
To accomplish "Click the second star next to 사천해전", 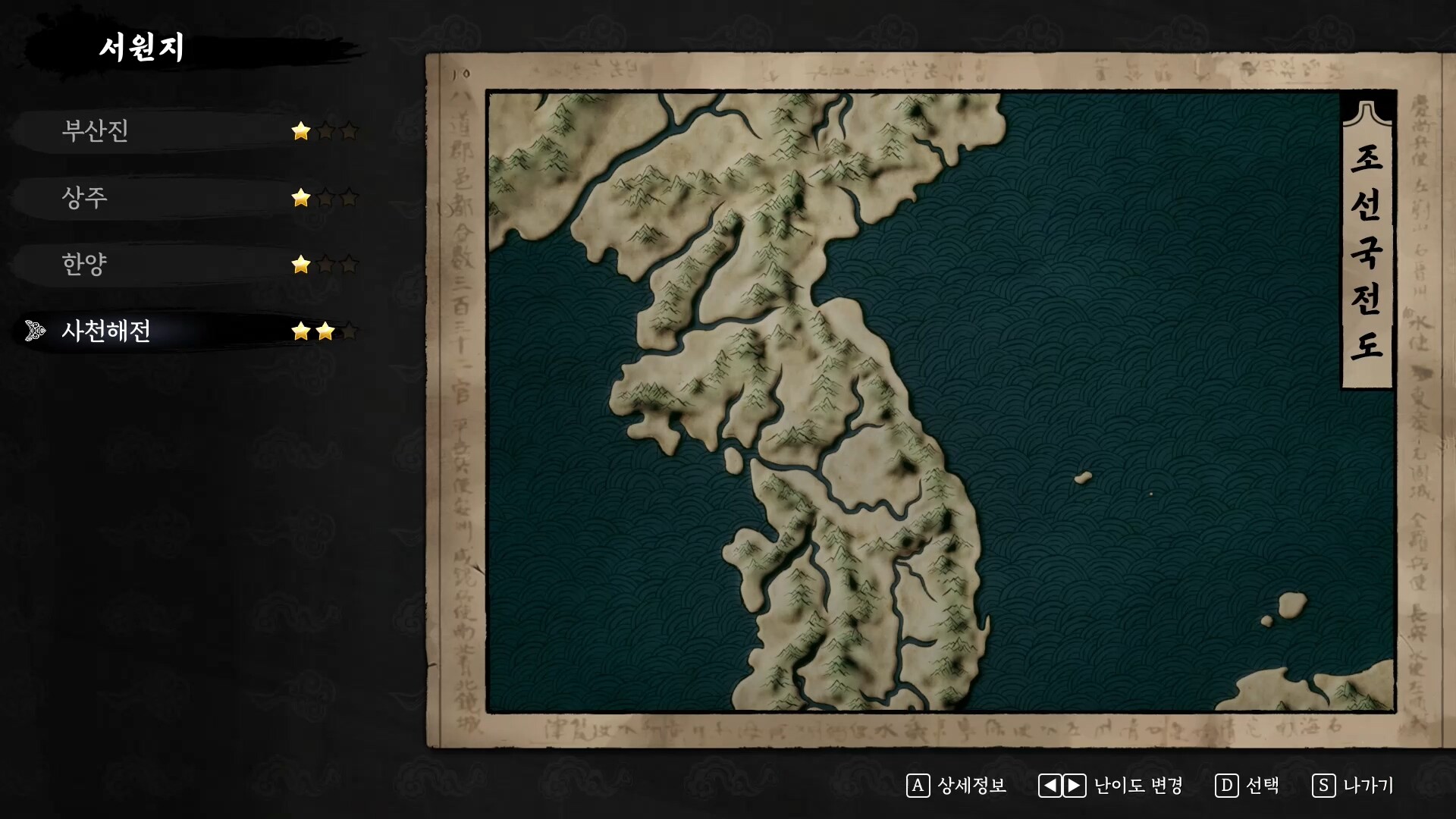I will pyautogui.click(x=325, y=331).
